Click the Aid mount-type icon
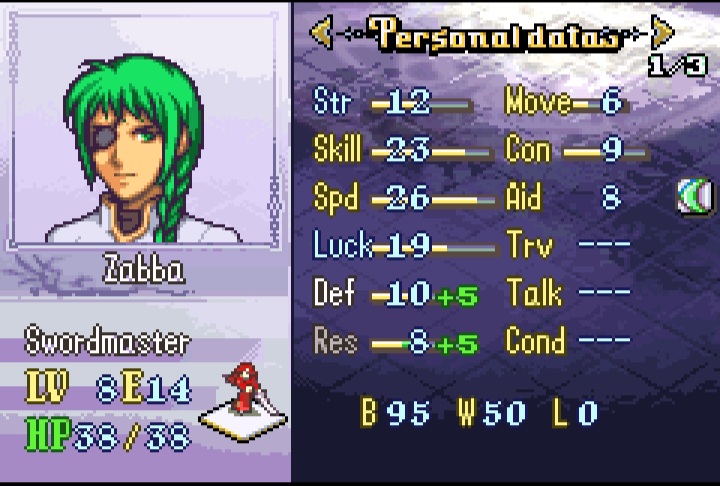Image resolution: width=720 pixels, height=486 pixels. pos(692,197)
